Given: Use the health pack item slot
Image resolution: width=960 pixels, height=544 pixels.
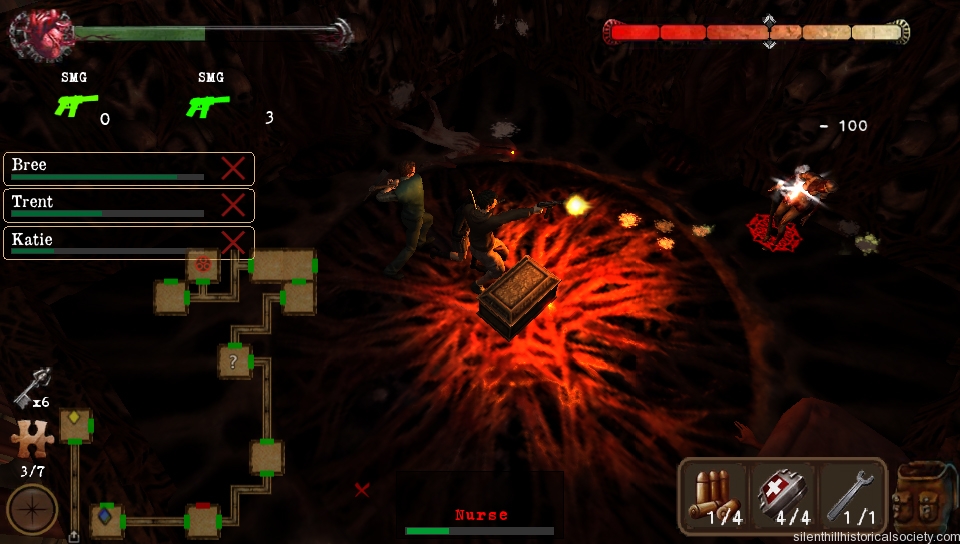Looking at the screenshot, I should (x=783, y=496).
